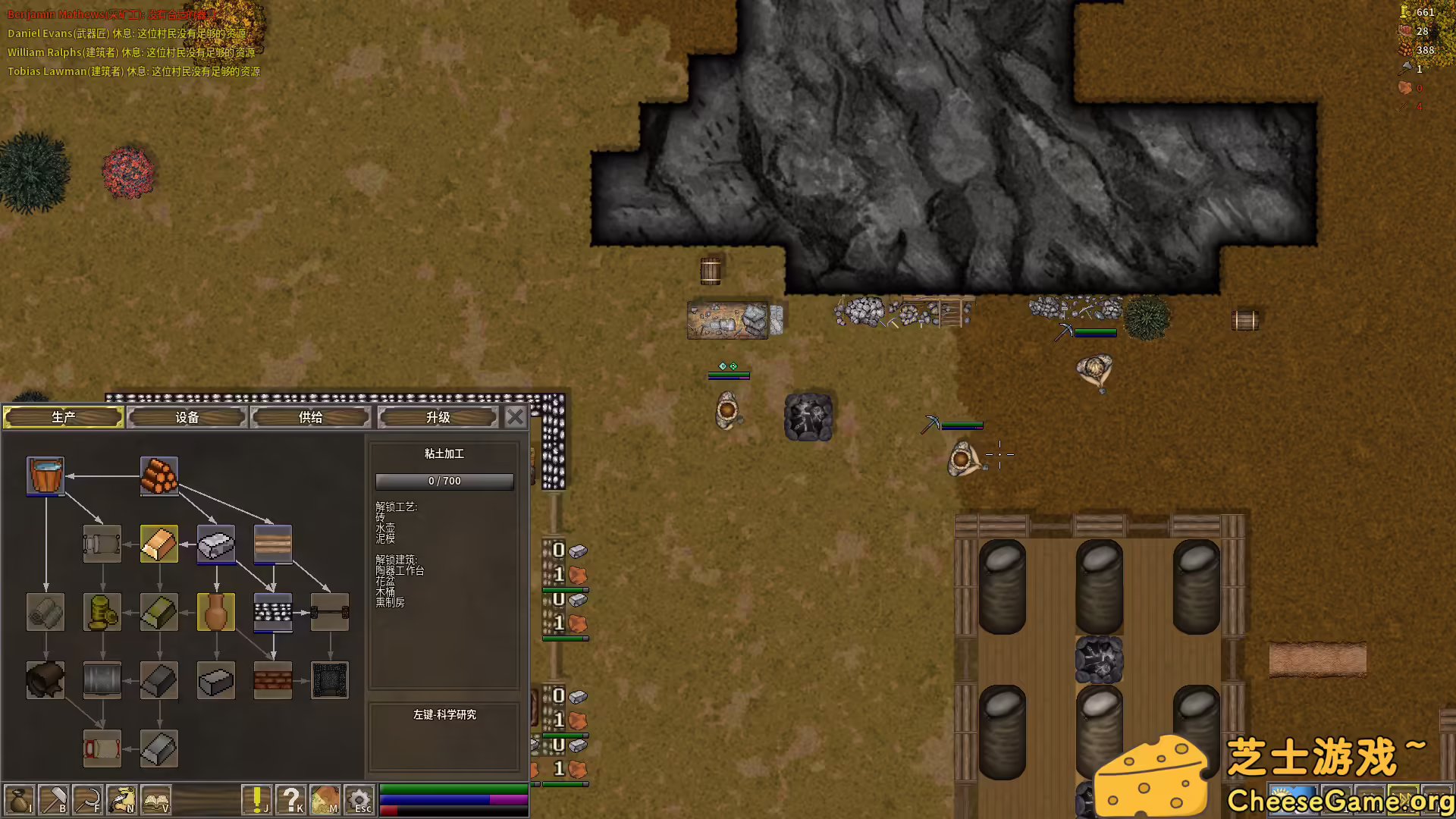Viewport: 1456px width, 819px height.
Task: Open the hammer build menu
Action: point(54,800)
